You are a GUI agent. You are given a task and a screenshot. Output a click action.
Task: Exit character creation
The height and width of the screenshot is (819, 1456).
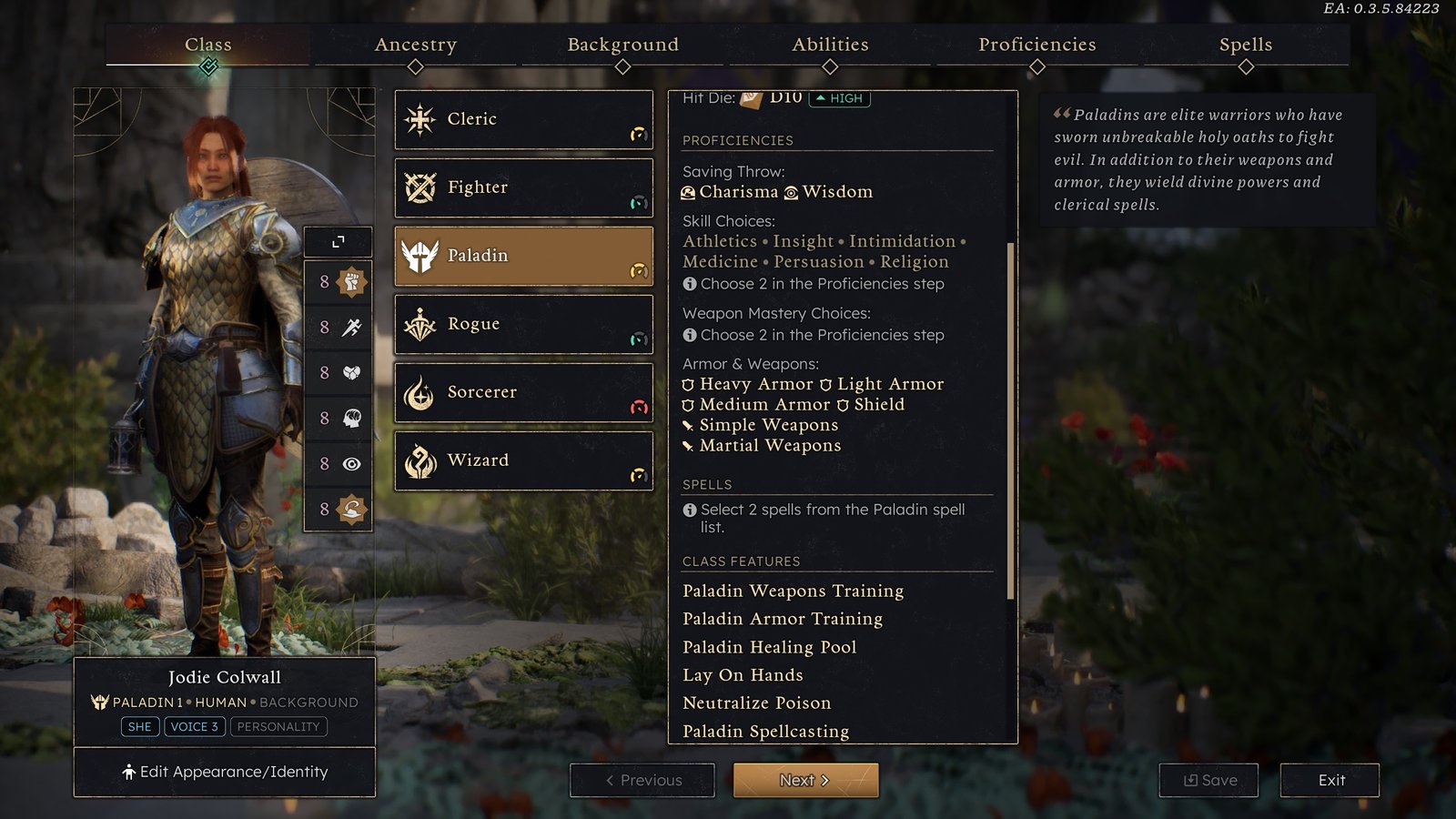(x=1330, y=780)
